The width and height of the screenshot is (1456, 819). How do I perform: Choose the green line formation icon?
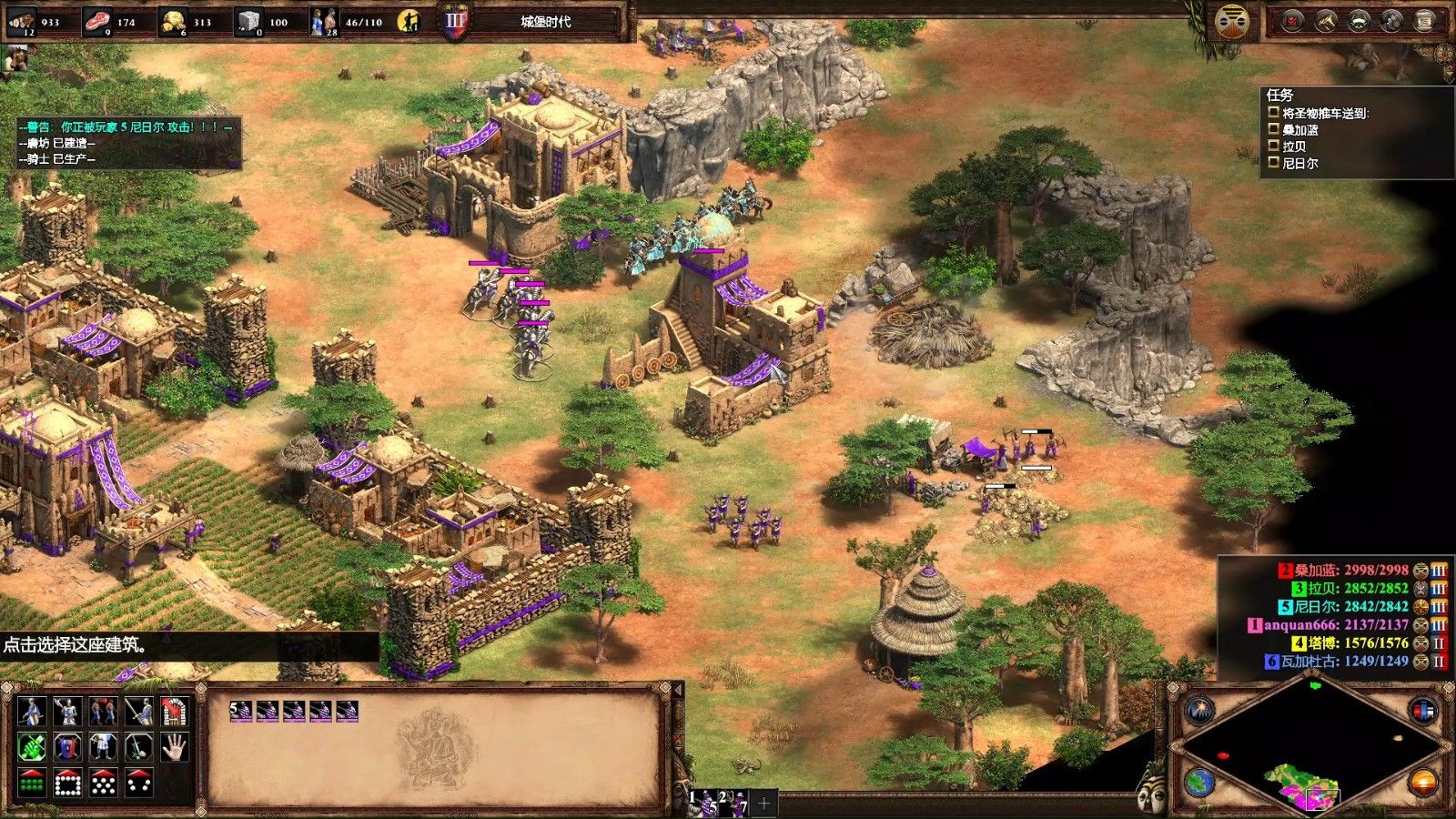(32, 783)
